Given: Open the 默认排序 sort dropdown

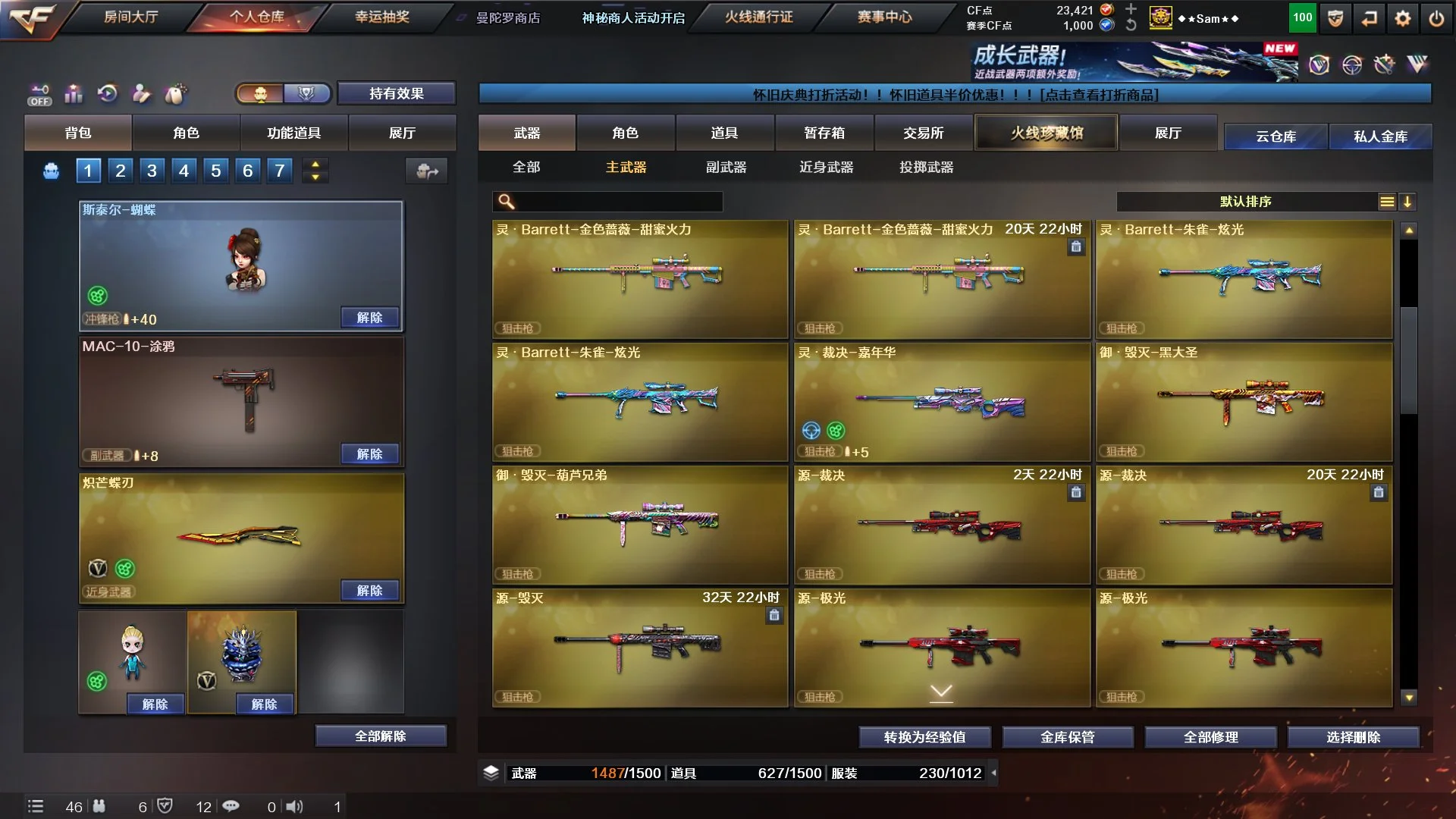Looking at the screenshot, I should tap(1245, 202).
